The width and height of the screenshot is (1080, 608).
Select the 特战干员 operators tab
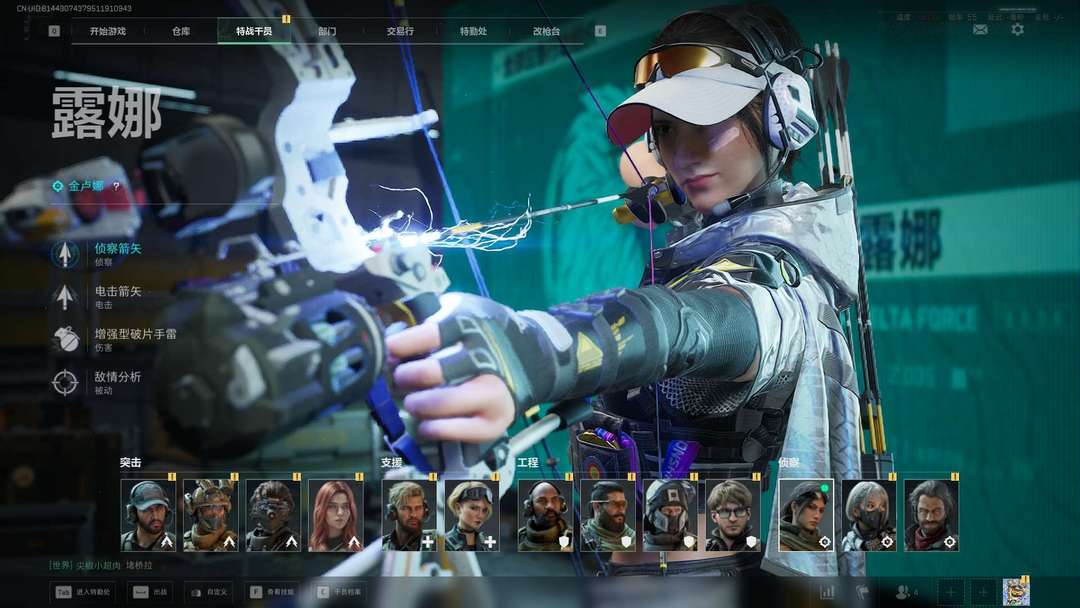pyautogui.click(x=254, y=31)
